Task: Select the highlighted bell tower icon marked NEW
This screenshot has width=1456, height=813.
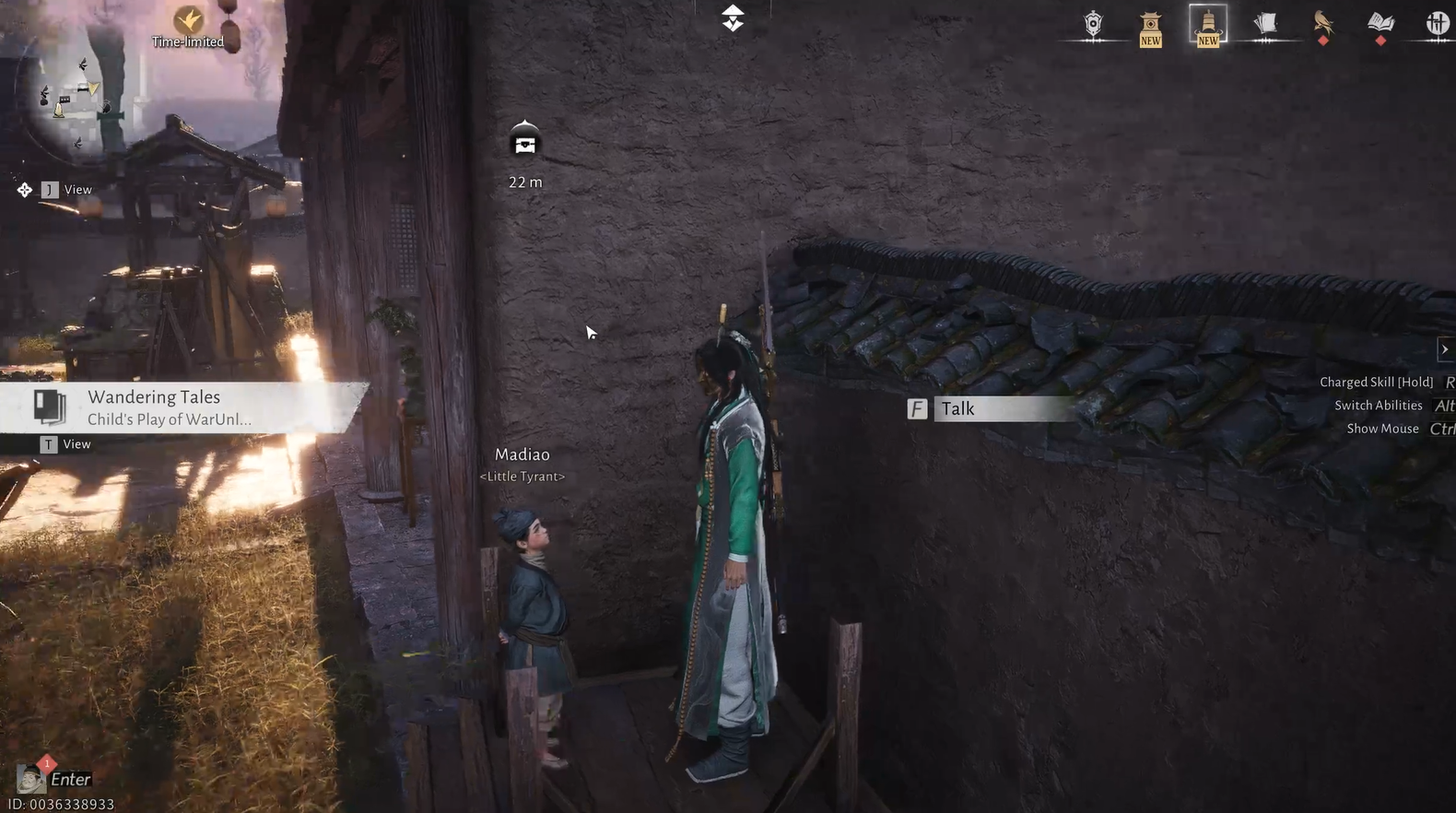Action: coord(1207,25)
